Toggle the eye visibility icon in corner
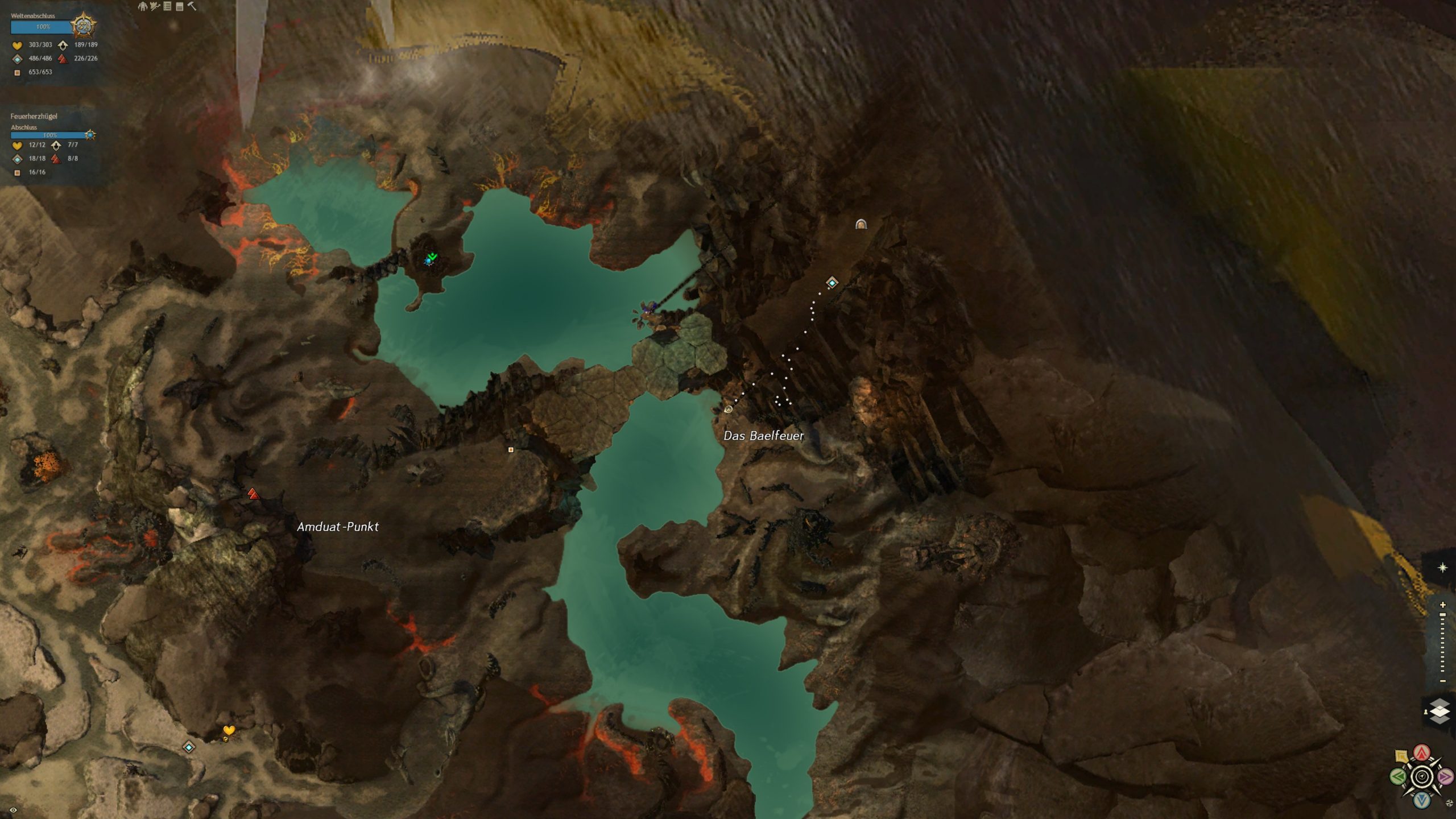The image size is (1456, 819). pyautogui.click(x=13, y=810)
